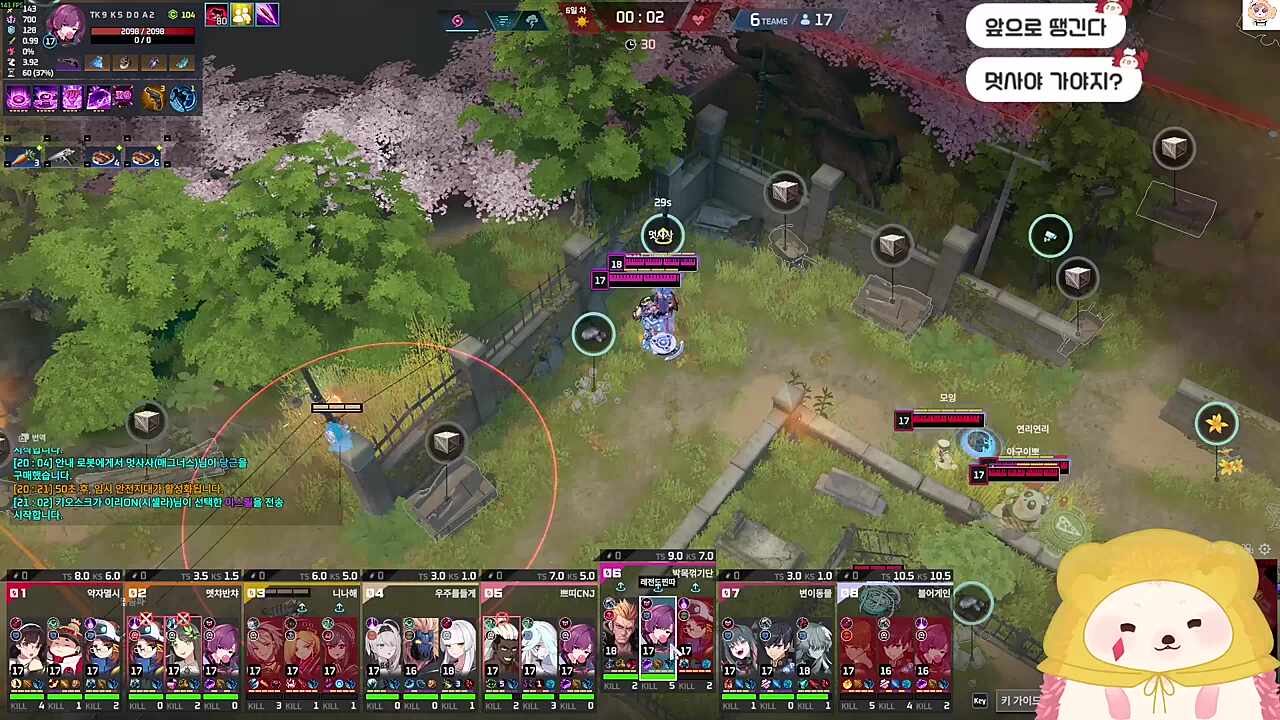Expand the translation chat log panel
This screenshot has width=1280, height=720.
30,437
